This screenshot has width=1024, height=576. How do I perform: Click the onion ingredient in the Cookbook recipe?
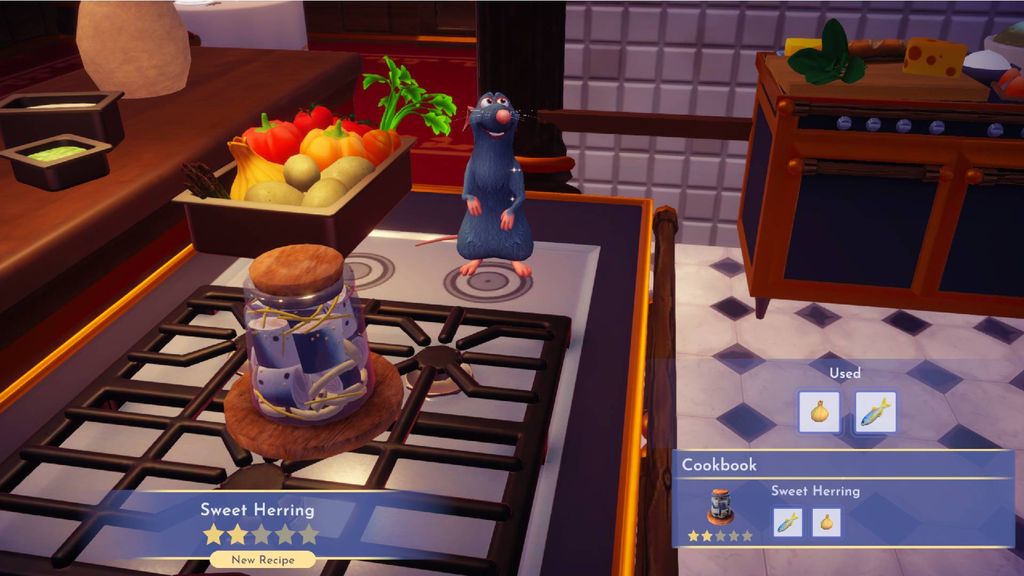826,522
